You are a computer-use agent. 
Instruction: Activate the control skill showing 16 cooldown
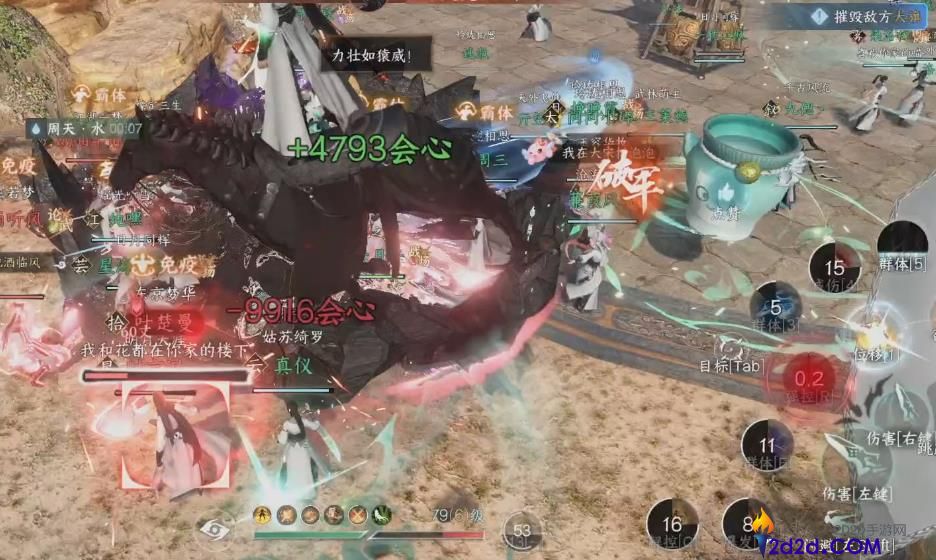(672, 523)
